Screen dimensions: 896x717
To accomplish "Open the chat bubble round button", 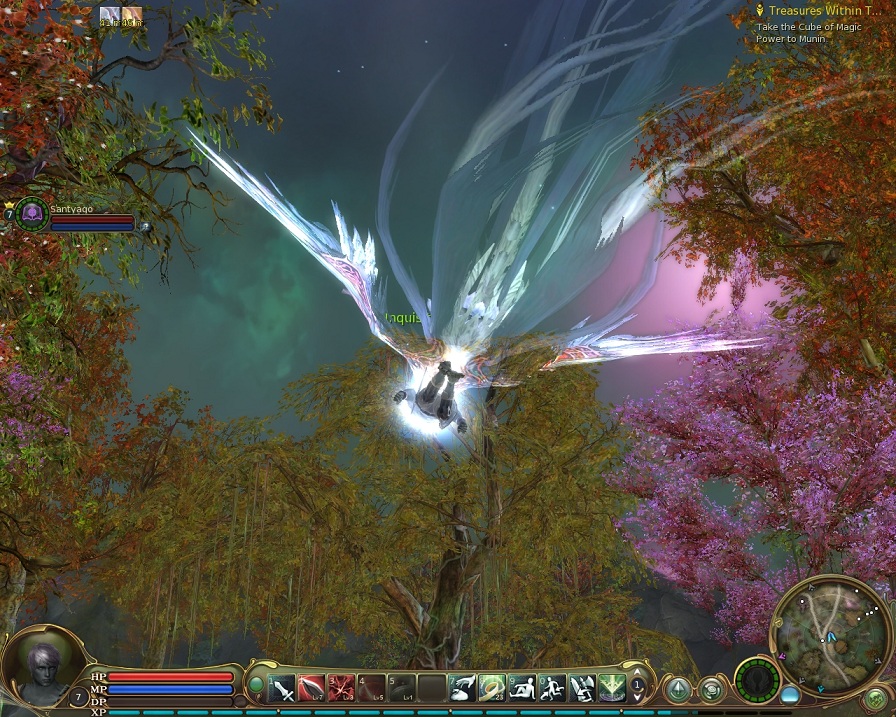I will click(x=711, y=689).
